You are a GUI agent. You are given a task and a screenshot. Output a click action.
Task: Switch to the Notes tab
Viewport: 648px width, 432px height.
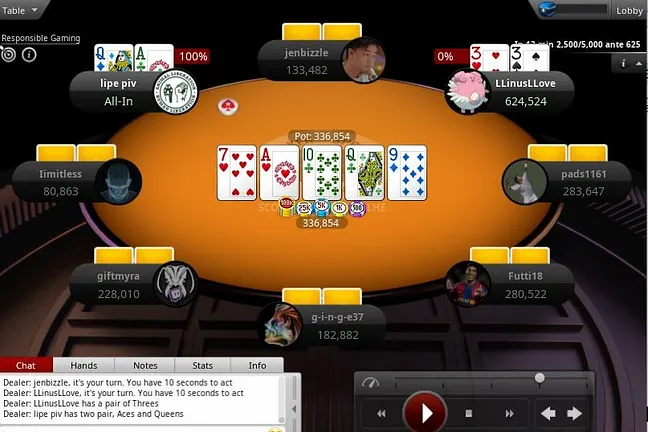[x=145, y=366]
